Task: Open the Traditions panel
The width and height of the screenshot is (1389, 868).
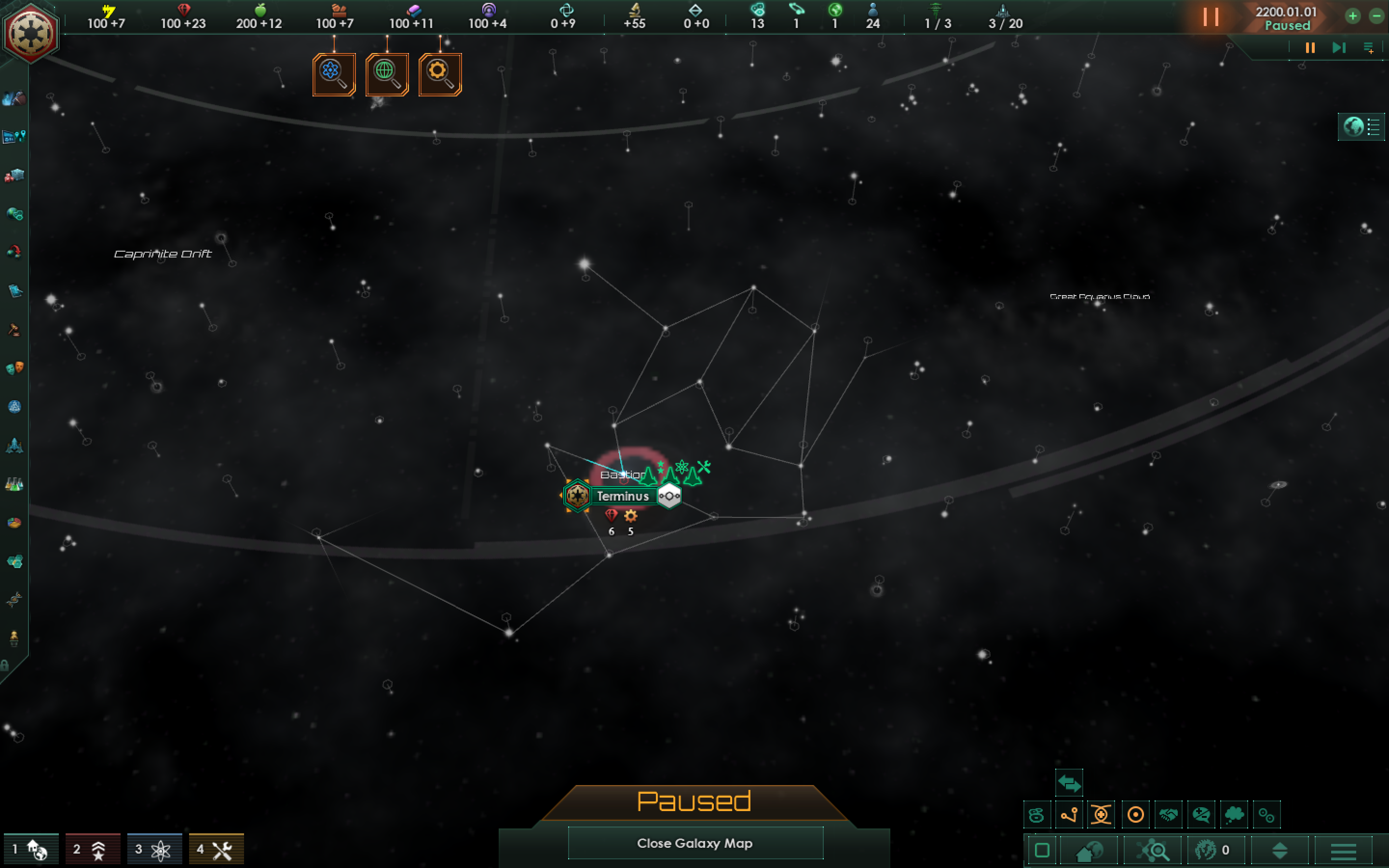Action: [x=14, y=407]
